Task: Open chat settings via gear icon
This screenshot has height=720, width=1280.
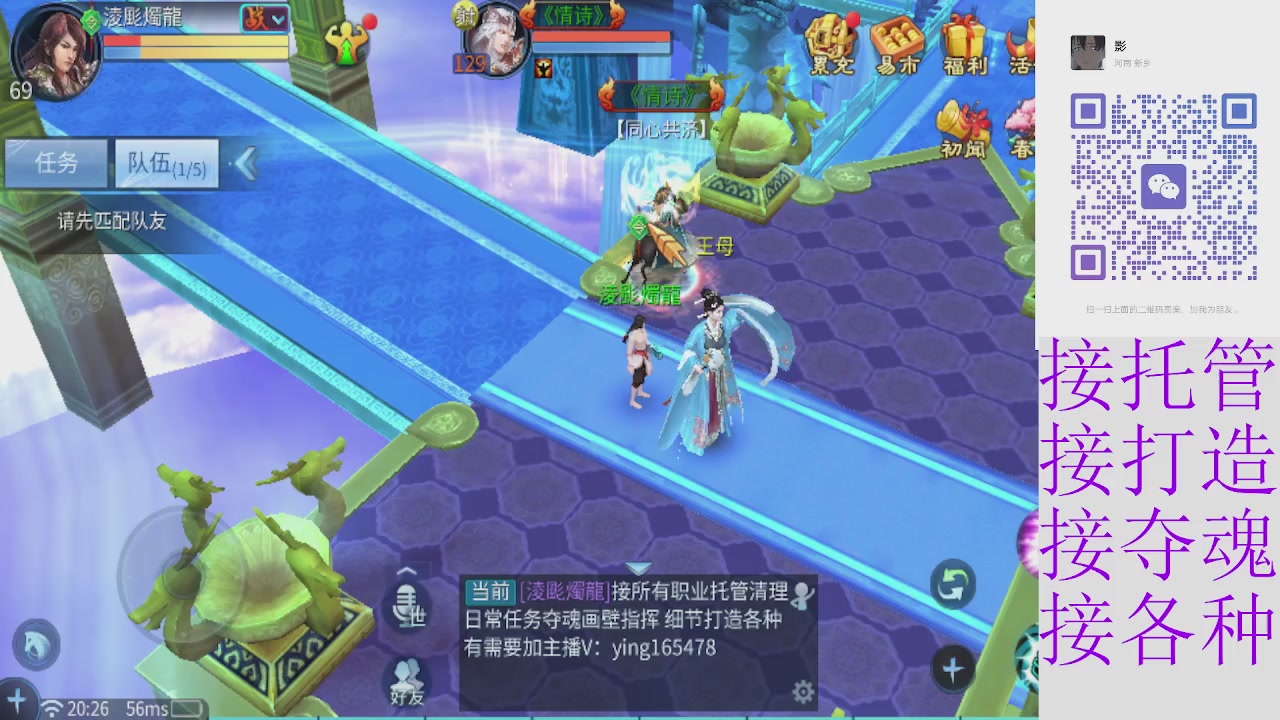Action: (803, 690)
